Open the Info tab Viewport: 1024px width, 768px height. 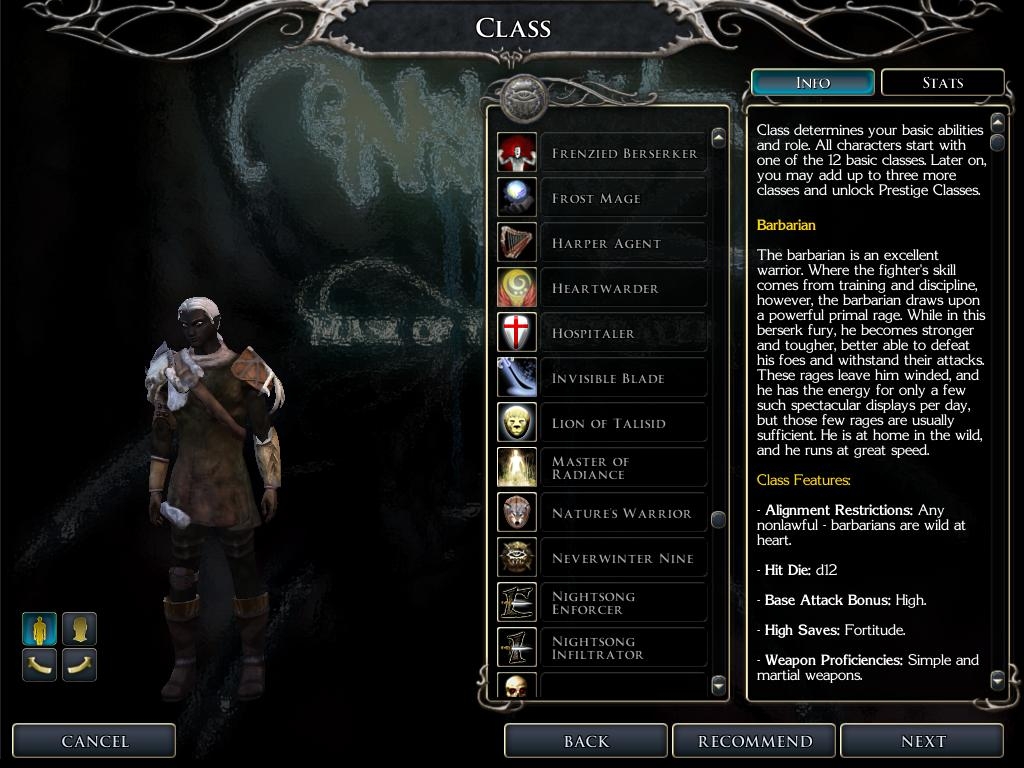click(x=812, y=82)
